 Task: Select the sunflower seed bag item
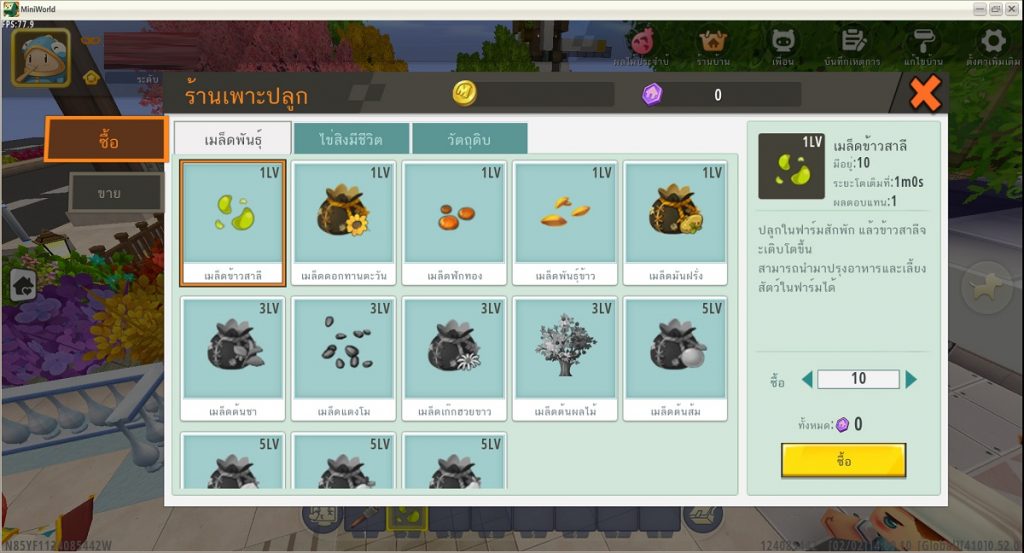click(343, 222)
